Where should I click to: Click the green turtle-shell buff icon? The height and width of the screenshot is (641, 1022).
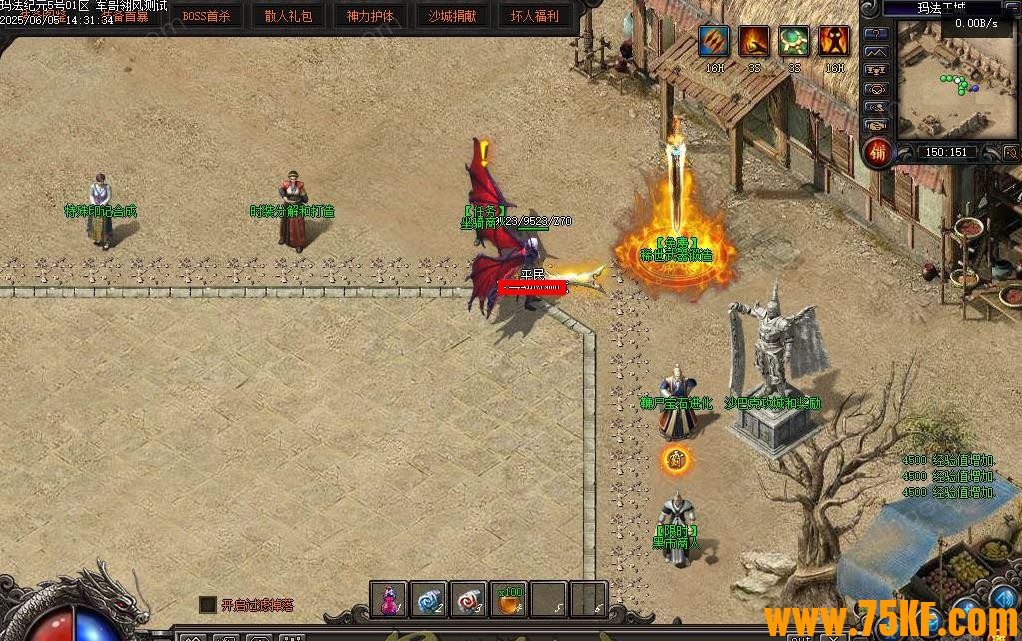pyautogui.click(x=794, y=42)
